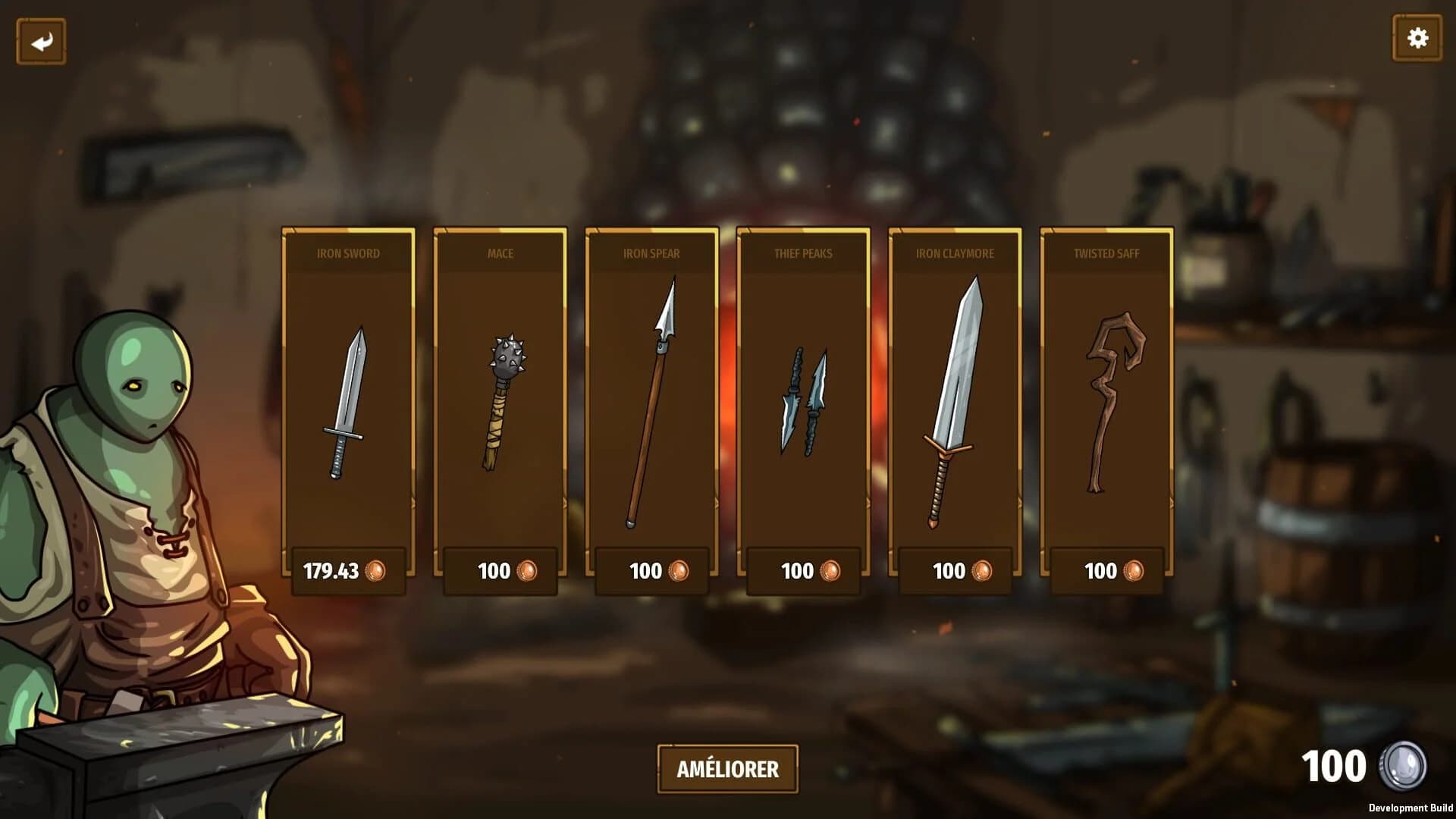Image resolution: width=1456 pixels, height=819 pixels.
Task: Purchase the Iron Spear for 100 coins
Action: click(x=650, y=572)
